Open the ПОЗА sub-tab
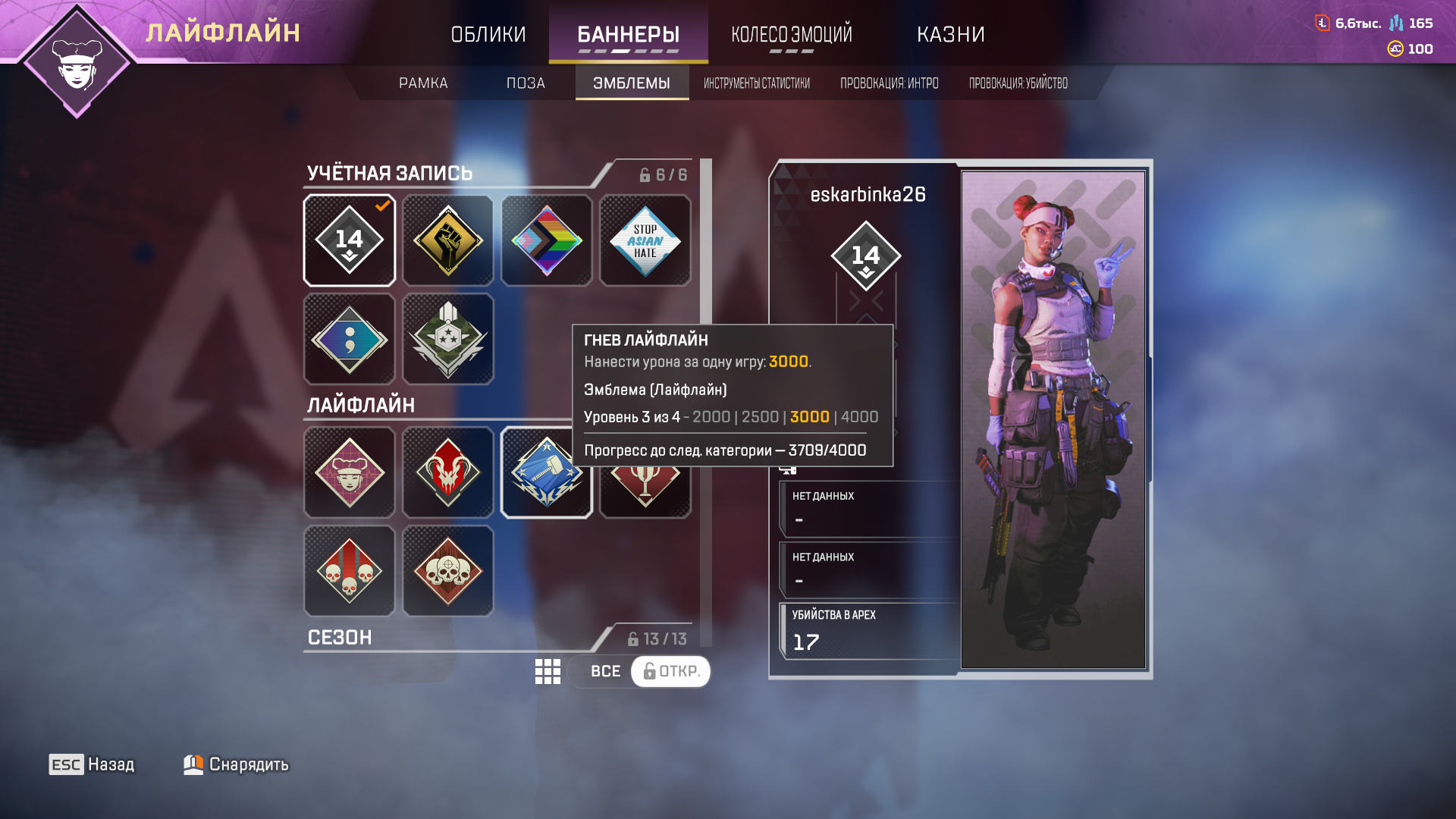Image resolution: width=1456 pixels, height=819 pixels. (526, 83)
